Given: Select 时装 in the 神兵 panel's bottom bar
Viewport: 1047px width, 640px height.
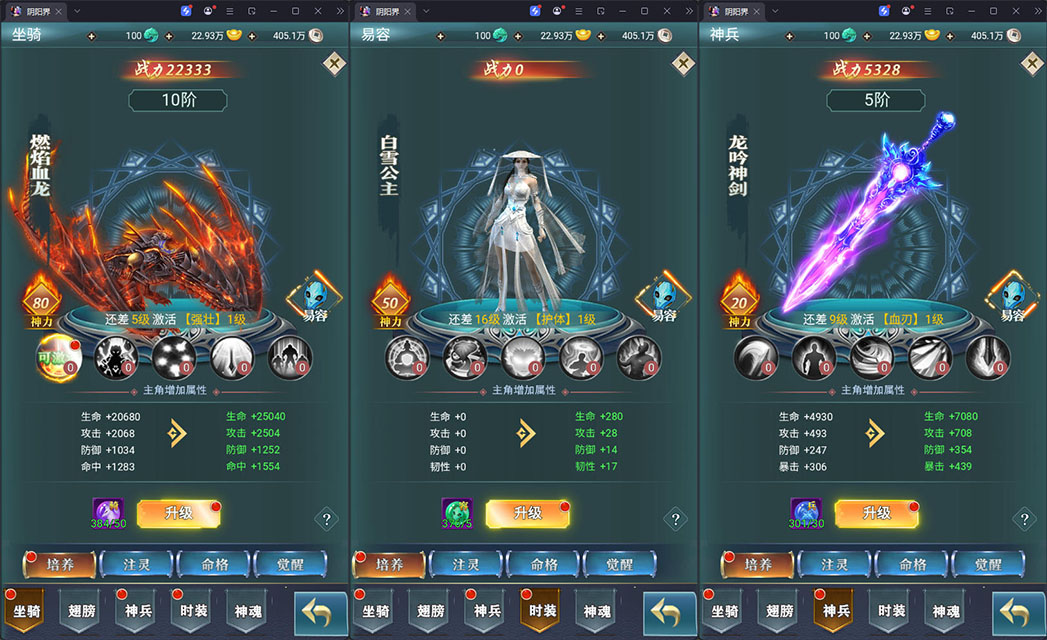Looking at the screenshot, I should [x=891, y=611].
